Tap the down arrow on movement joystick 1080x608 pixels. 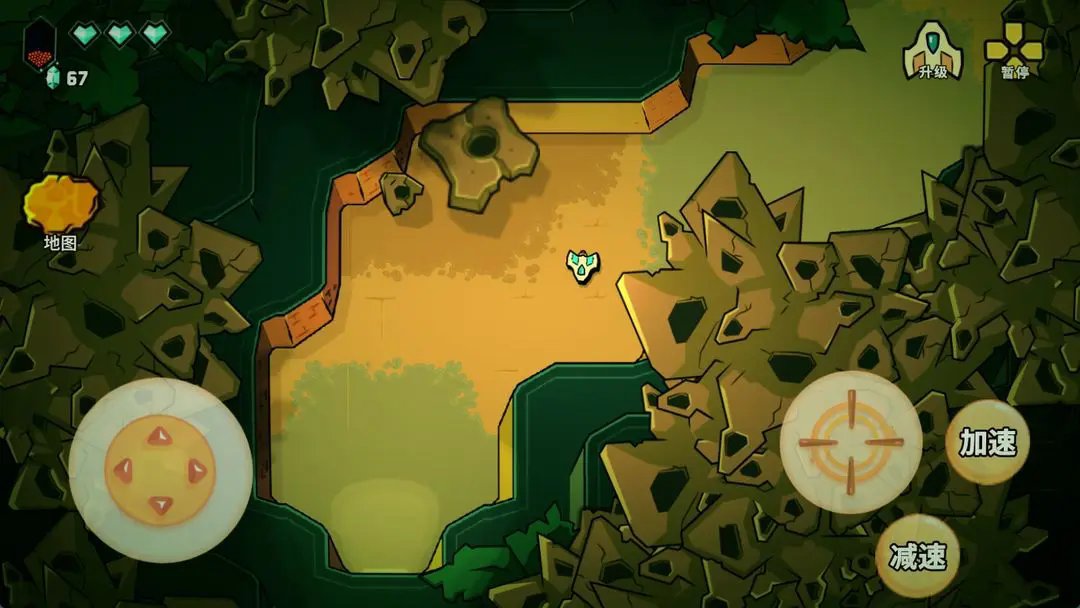pos(159,504)
